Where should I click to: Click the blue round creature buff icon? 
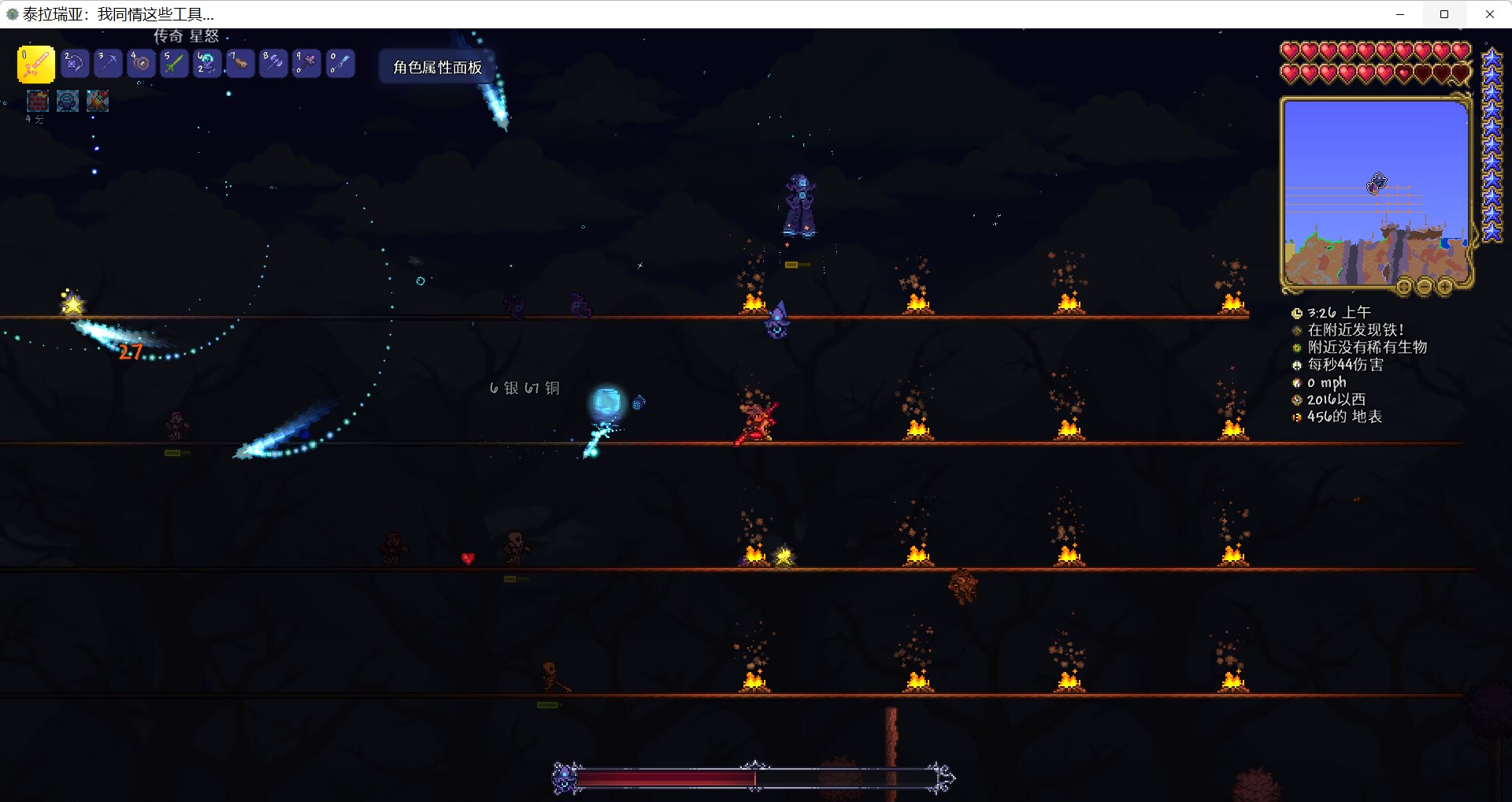[x=68, y=101]
